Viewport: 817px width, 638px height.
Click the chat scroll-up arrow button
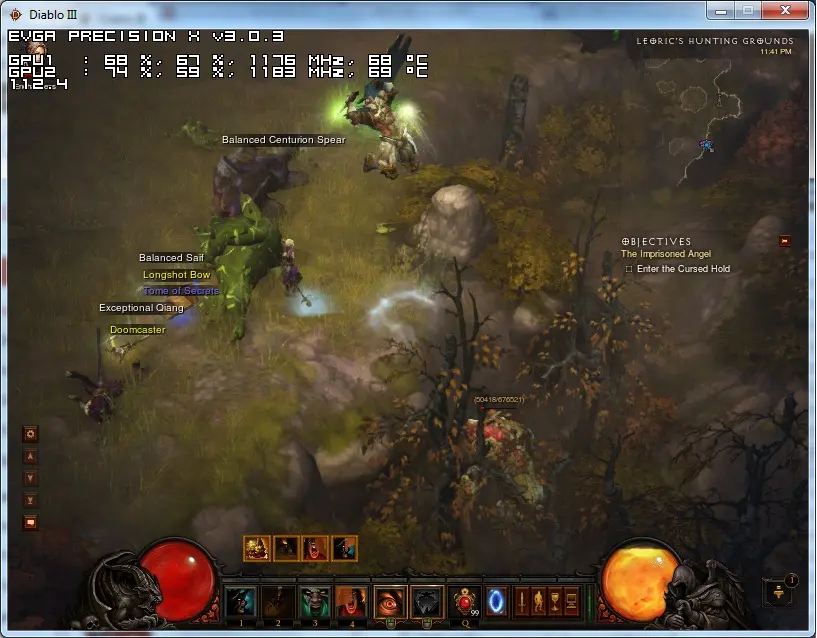point(30,456)
